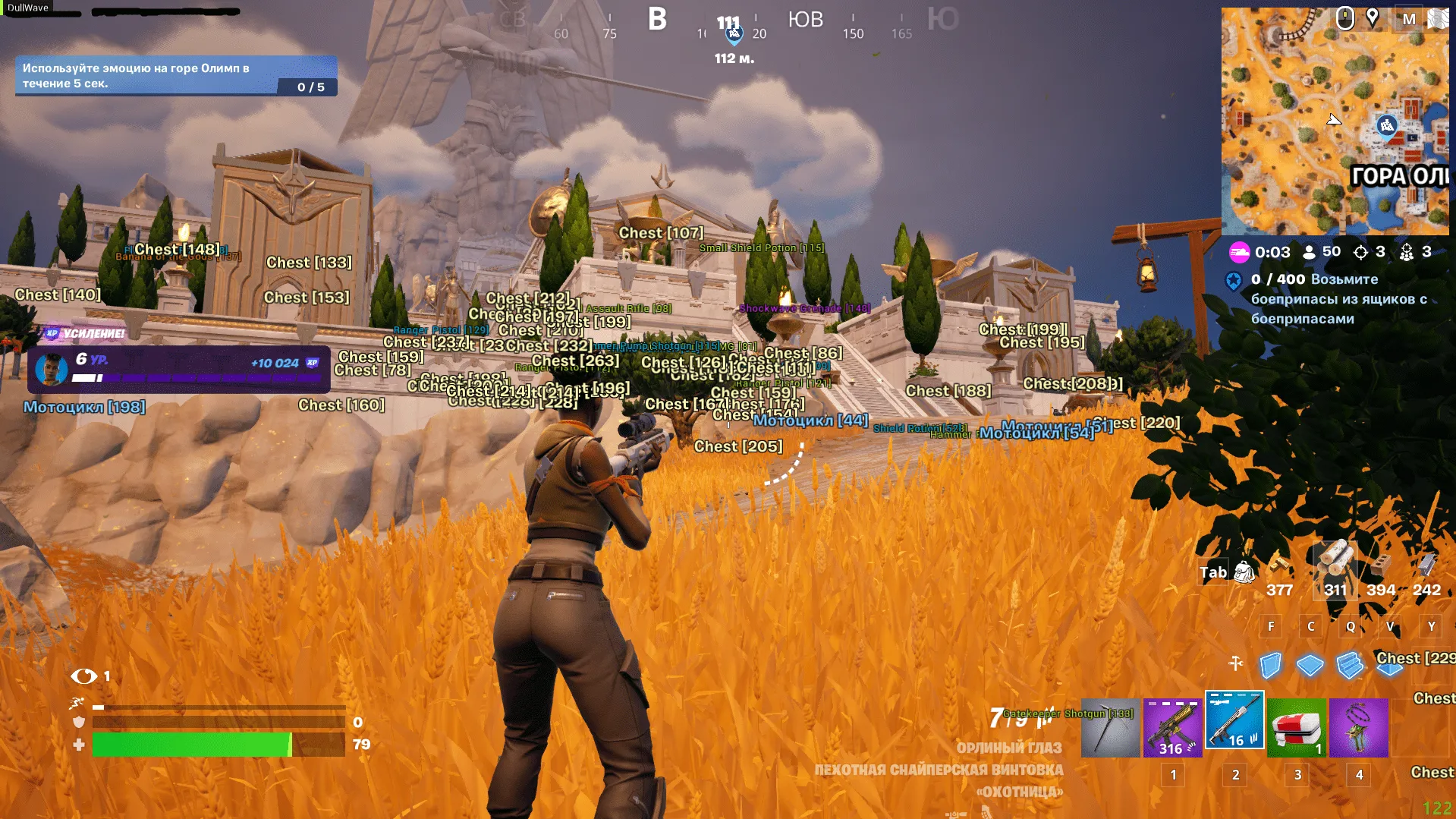Select the stairs build piece icon

click(1350, 665)
